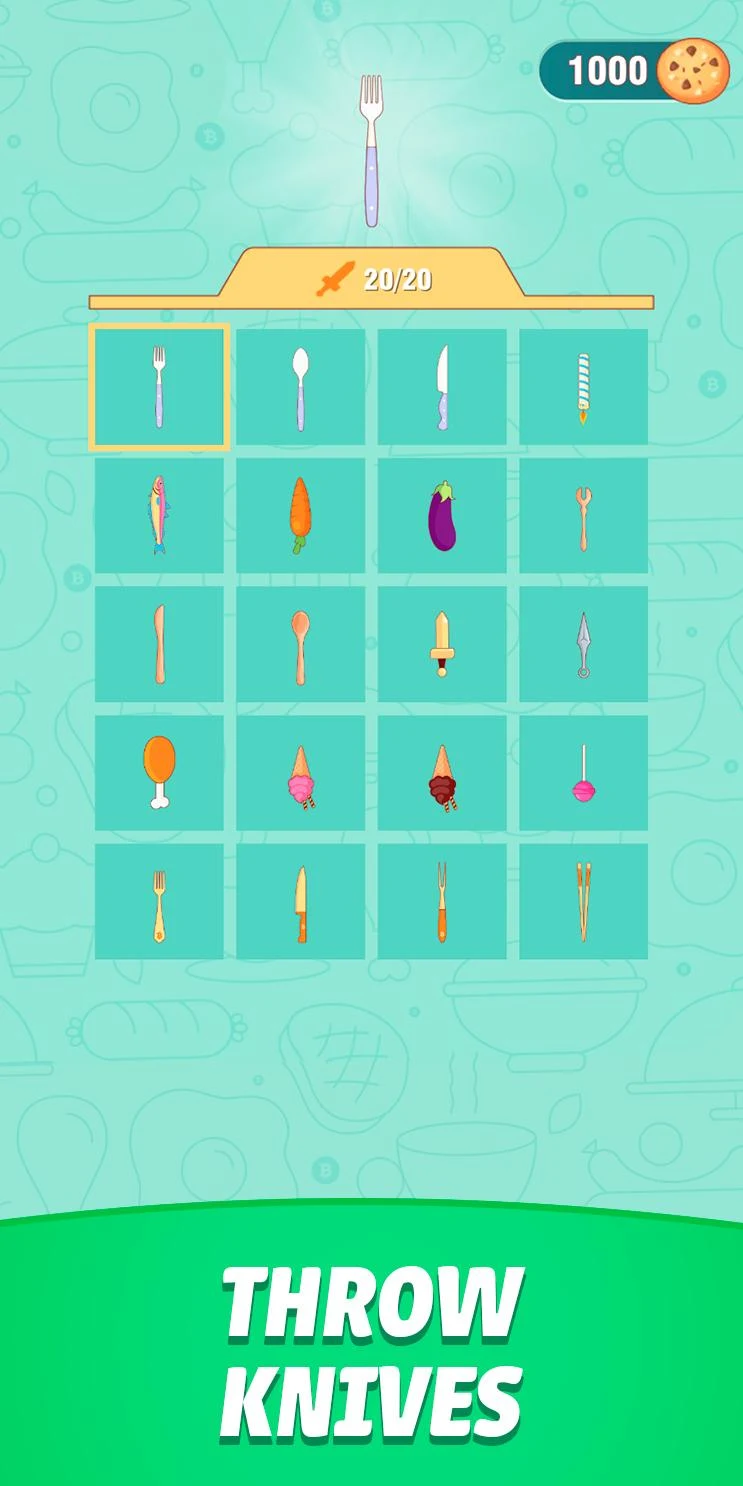Select the gray kunai skin
Image resolution: width=743 pixels, height=1486 pixels.
[583, 643]
